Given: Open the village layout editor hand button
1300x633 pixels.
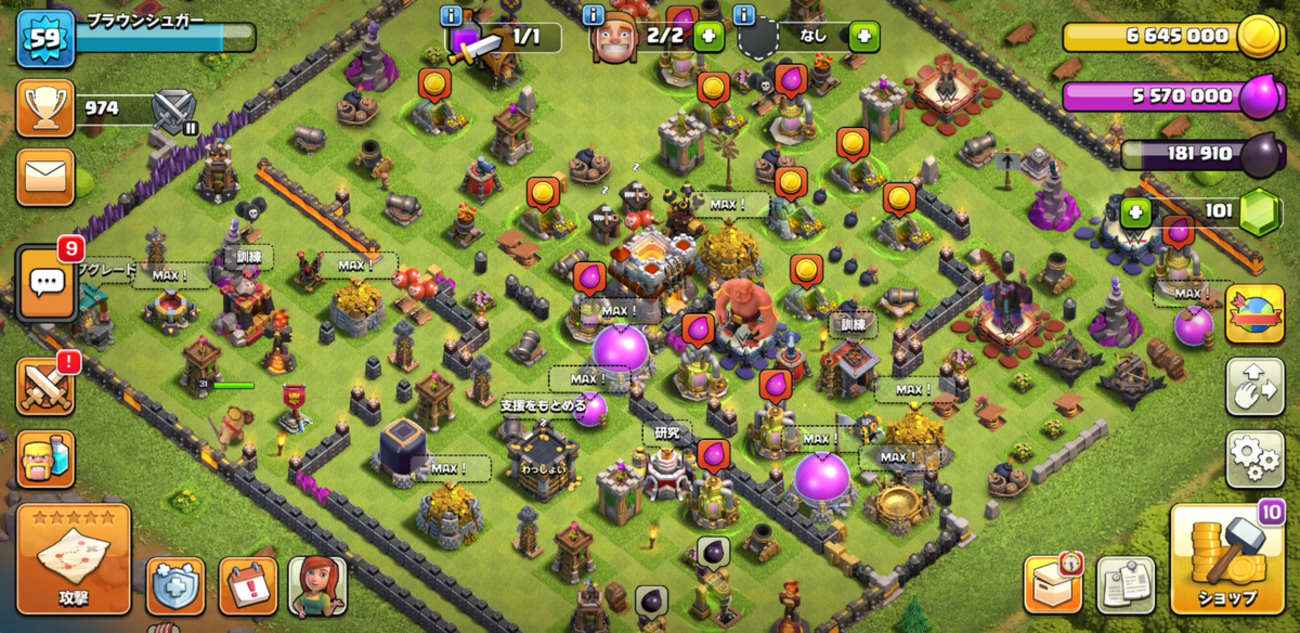Looking at the screenshot, I should (1254, 387).
